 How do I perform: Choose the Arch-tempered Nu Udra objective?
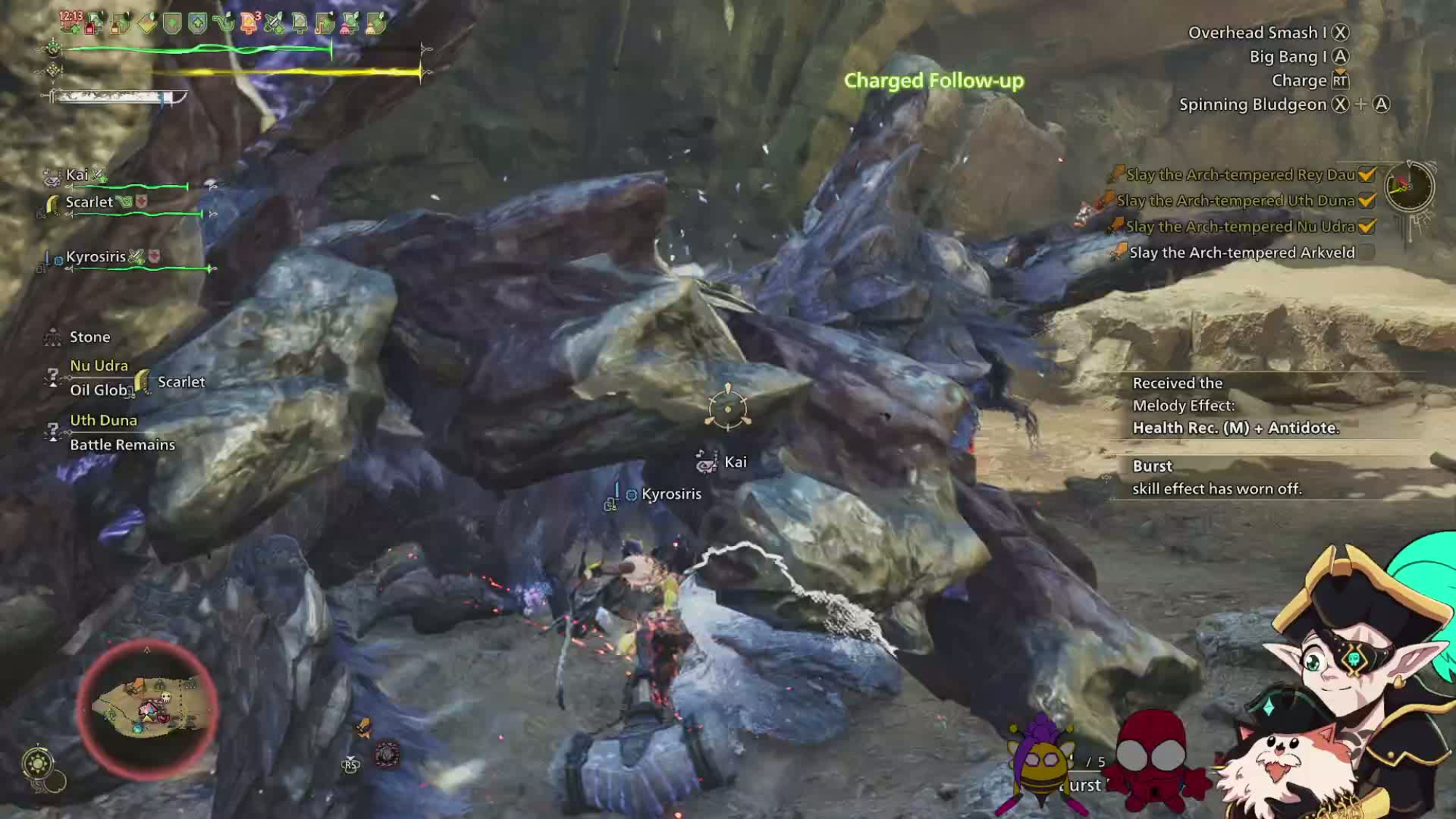(1240, 227)
